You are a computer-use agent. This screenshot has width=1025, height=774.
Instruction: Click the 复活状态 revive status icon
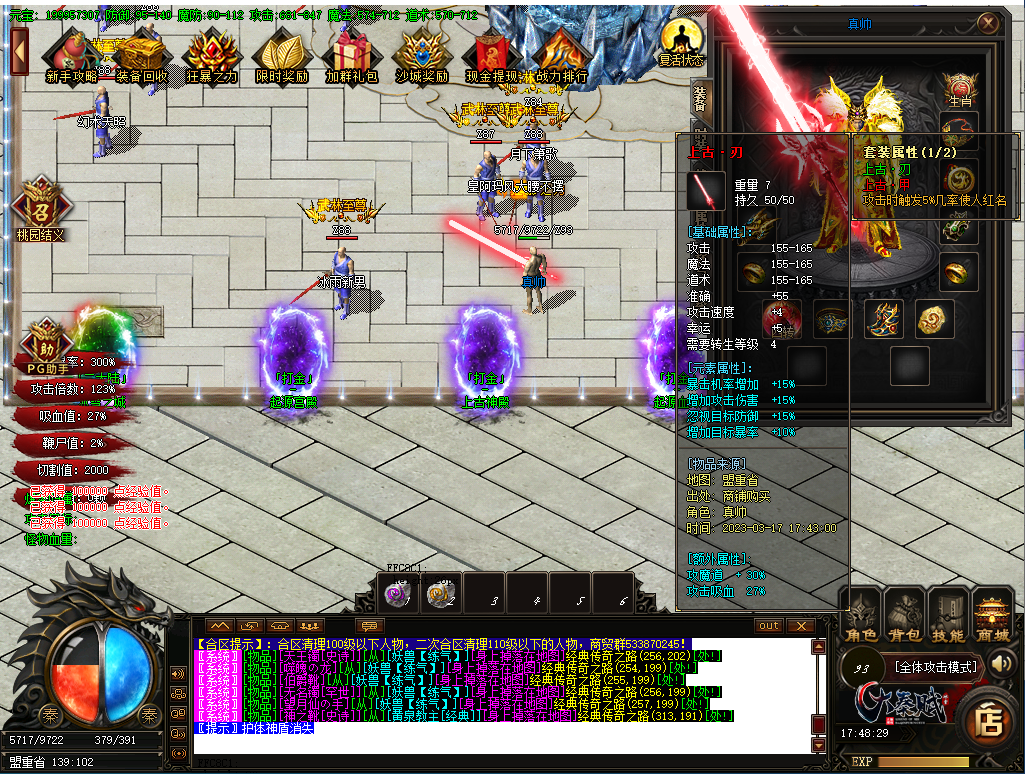point(682,42)
